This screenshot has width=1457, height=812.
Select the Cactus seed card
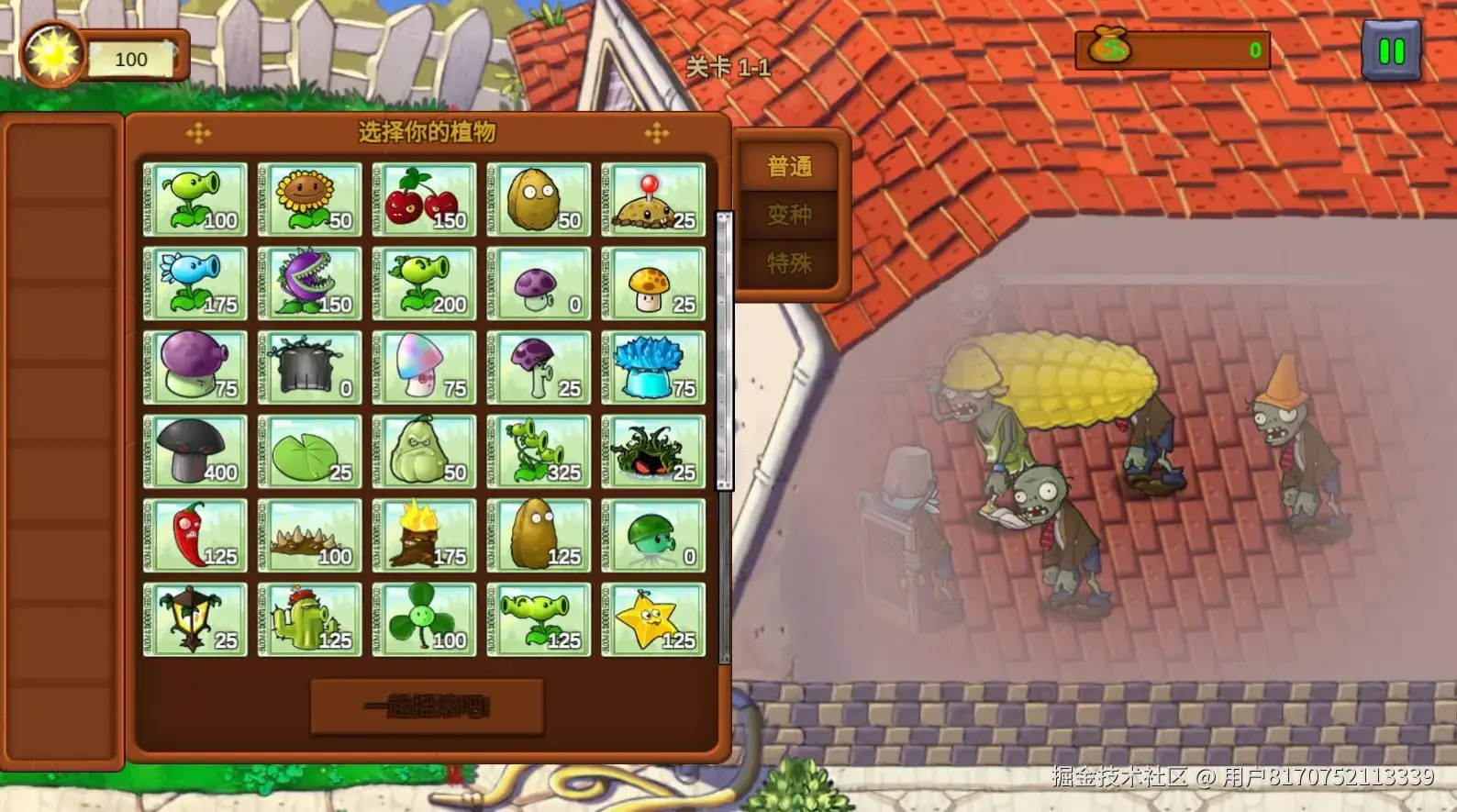tap(309, 620)
